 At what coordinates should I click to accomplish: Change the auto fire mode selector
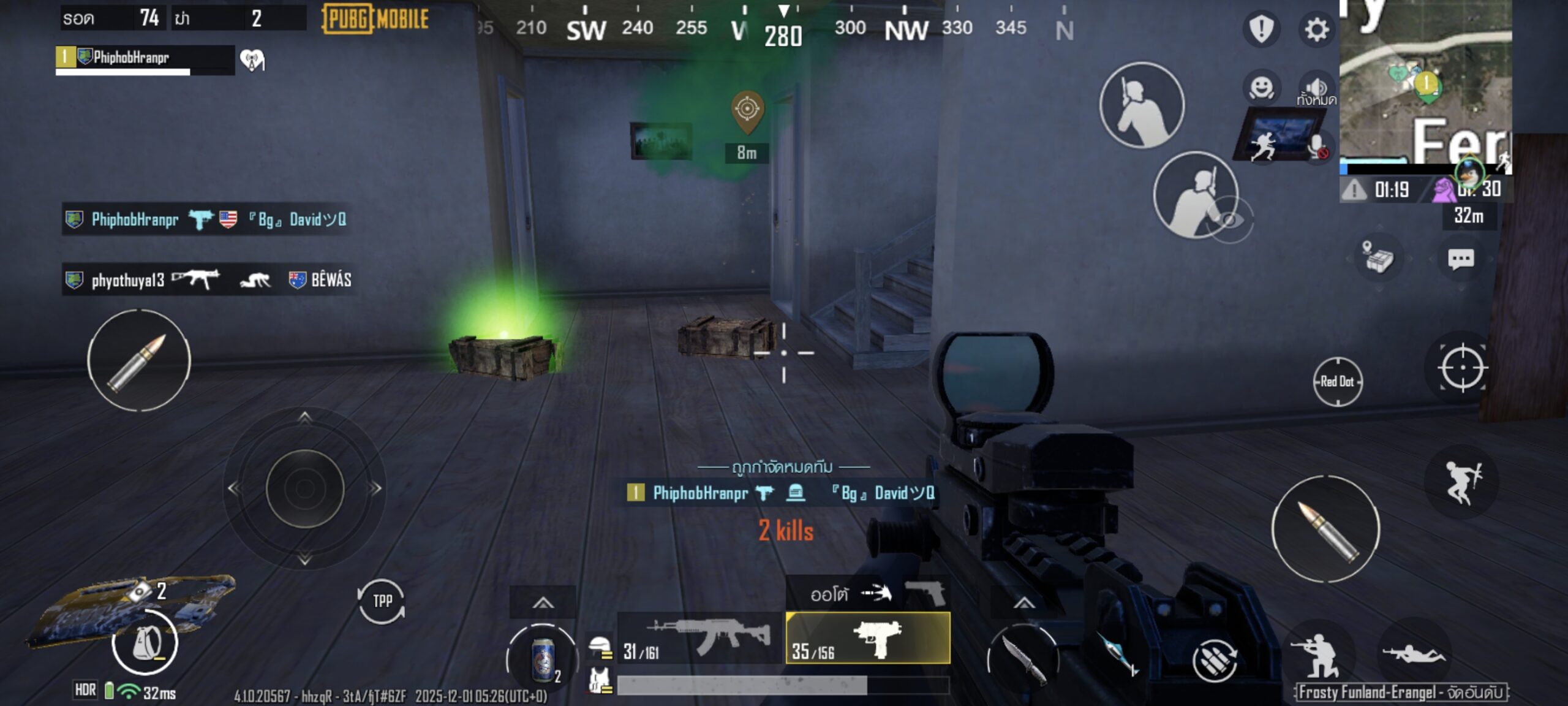[848, 593]
